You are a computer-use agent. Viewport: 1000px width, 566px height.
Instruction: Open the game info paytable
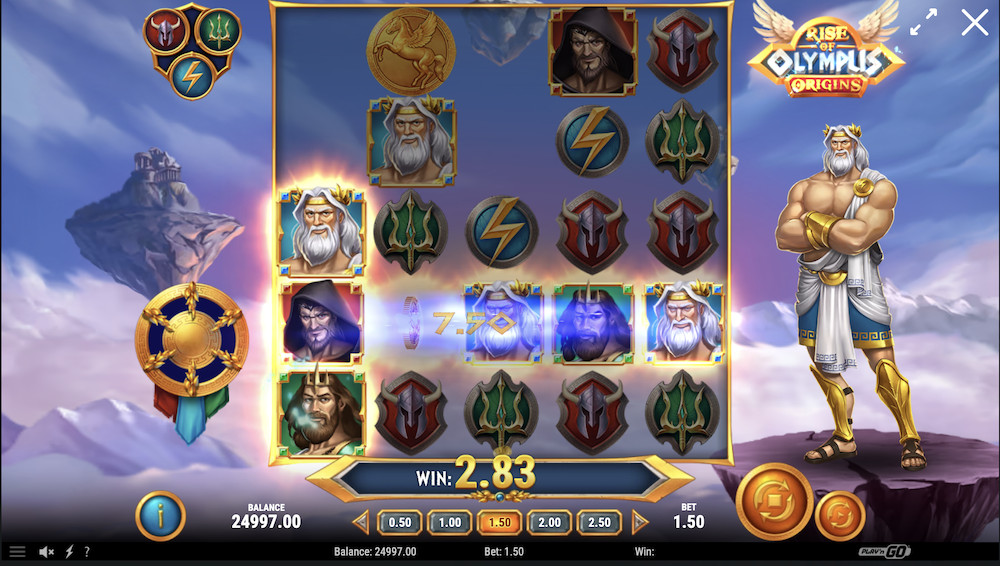[x=160, y=516]
